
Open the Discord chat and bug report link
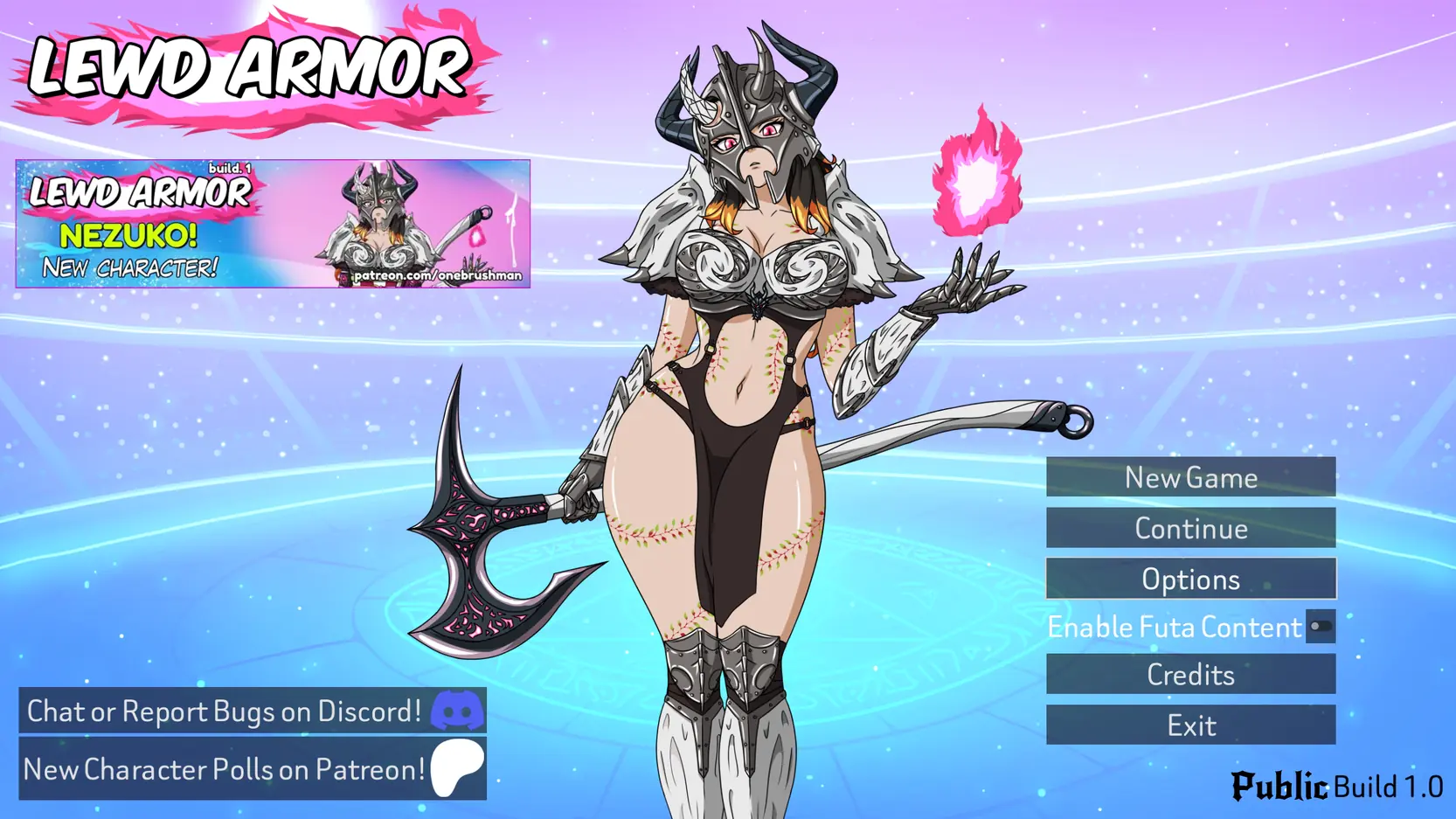253,711
